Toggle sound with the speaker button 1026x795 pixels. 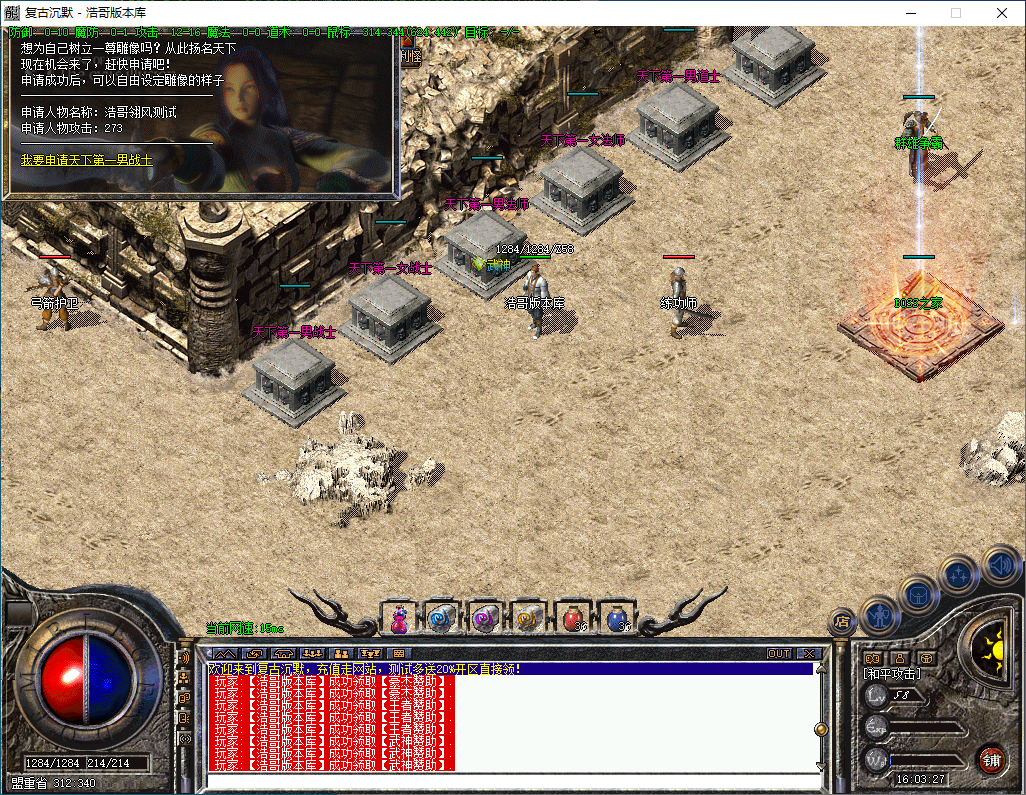pos(999,563)
